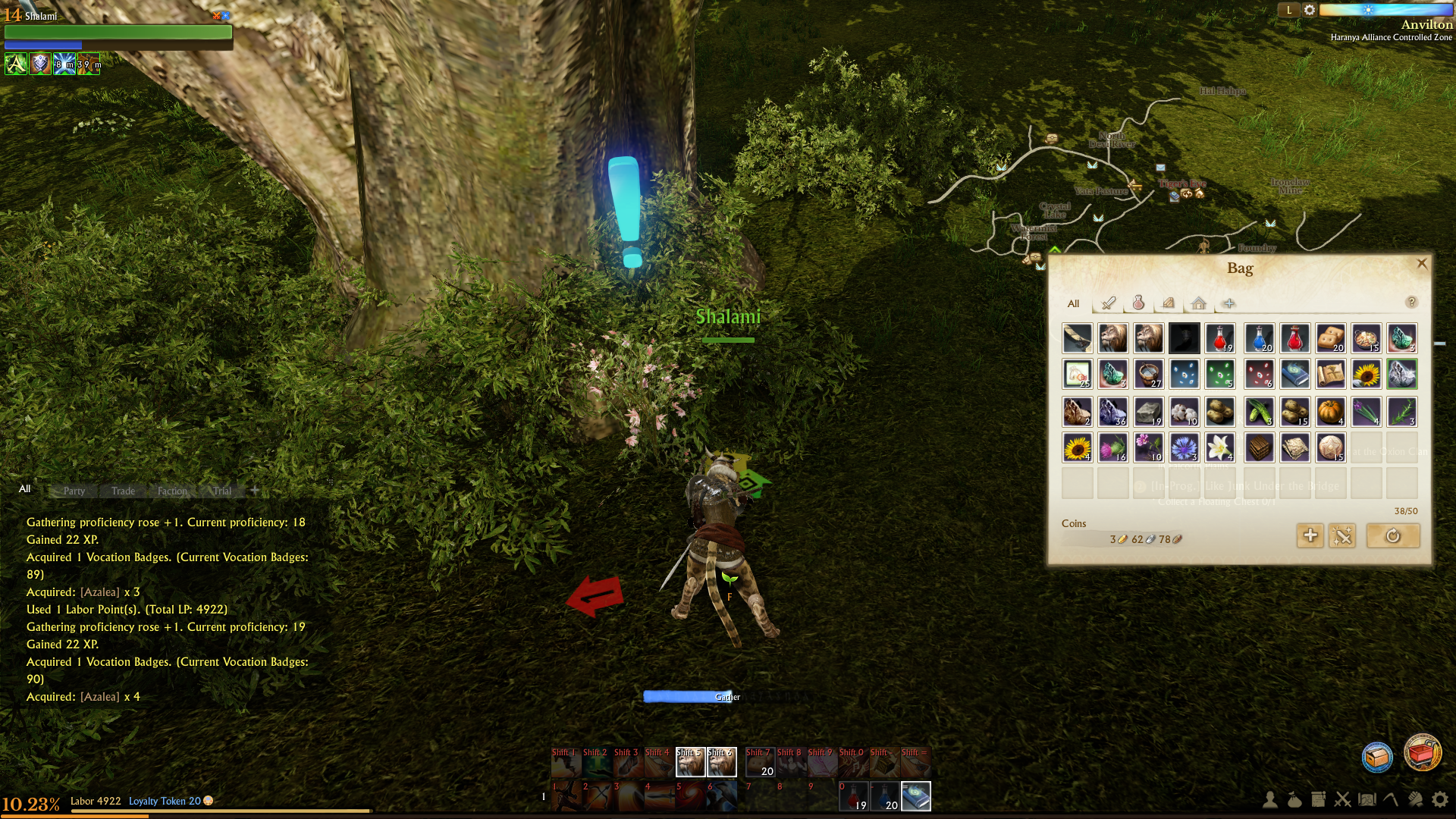
Task: Use the blue spellbook hotbar slot
Action: 916,797
